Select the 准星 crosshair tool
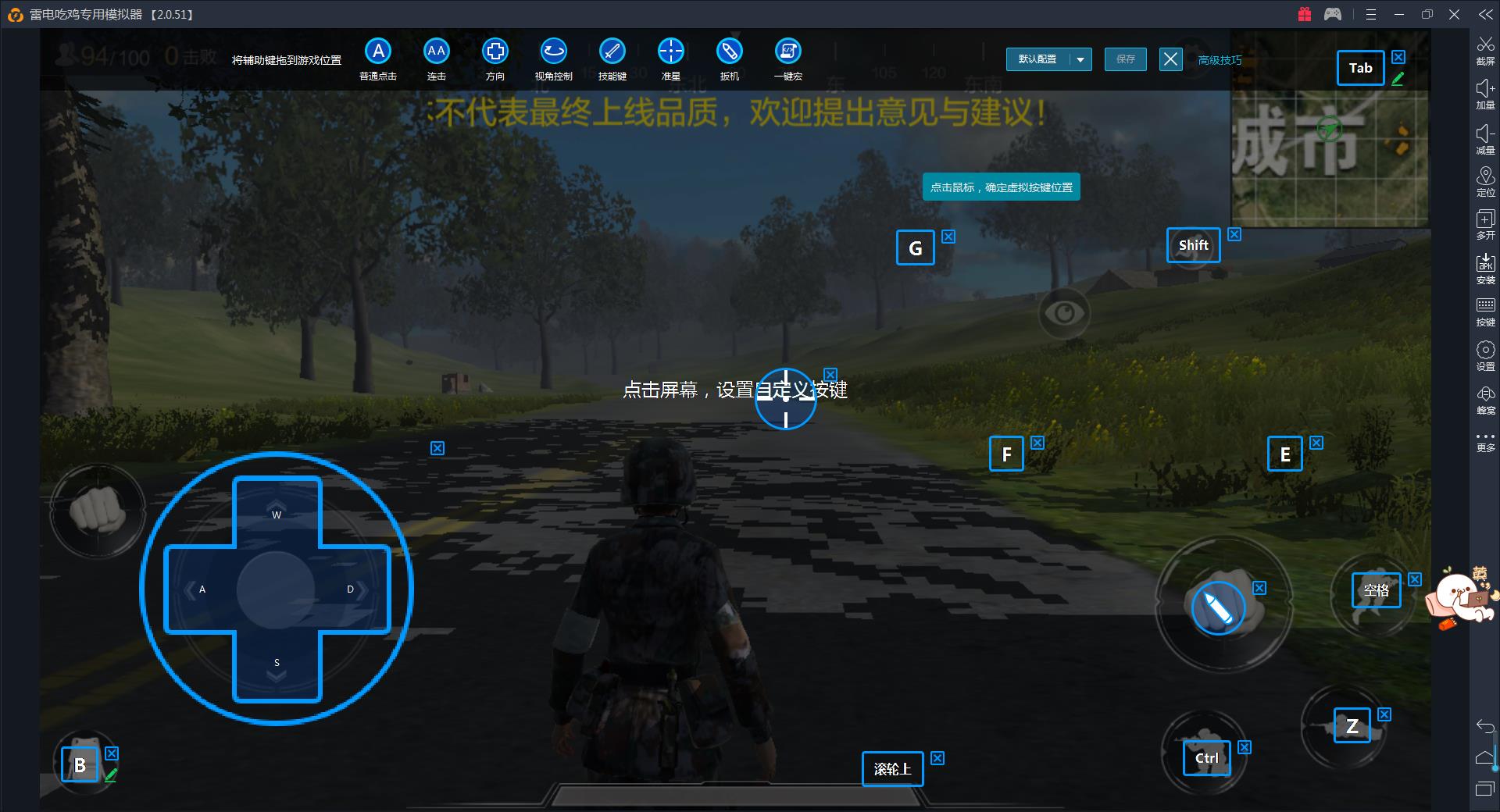The image size is (1500, 812). tap(670, 52)
